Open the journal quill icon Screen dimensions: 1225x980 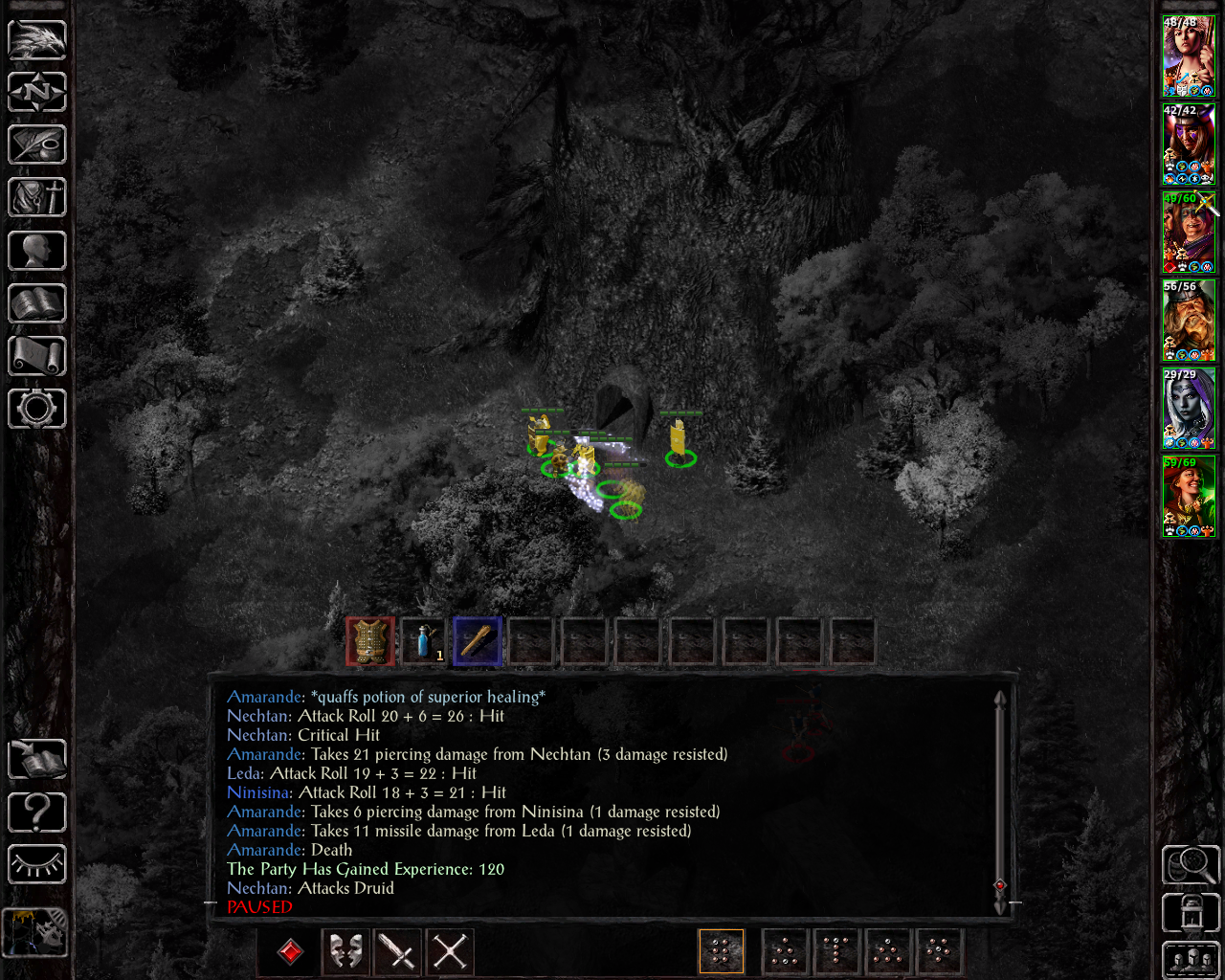click(x=37, y=145)
